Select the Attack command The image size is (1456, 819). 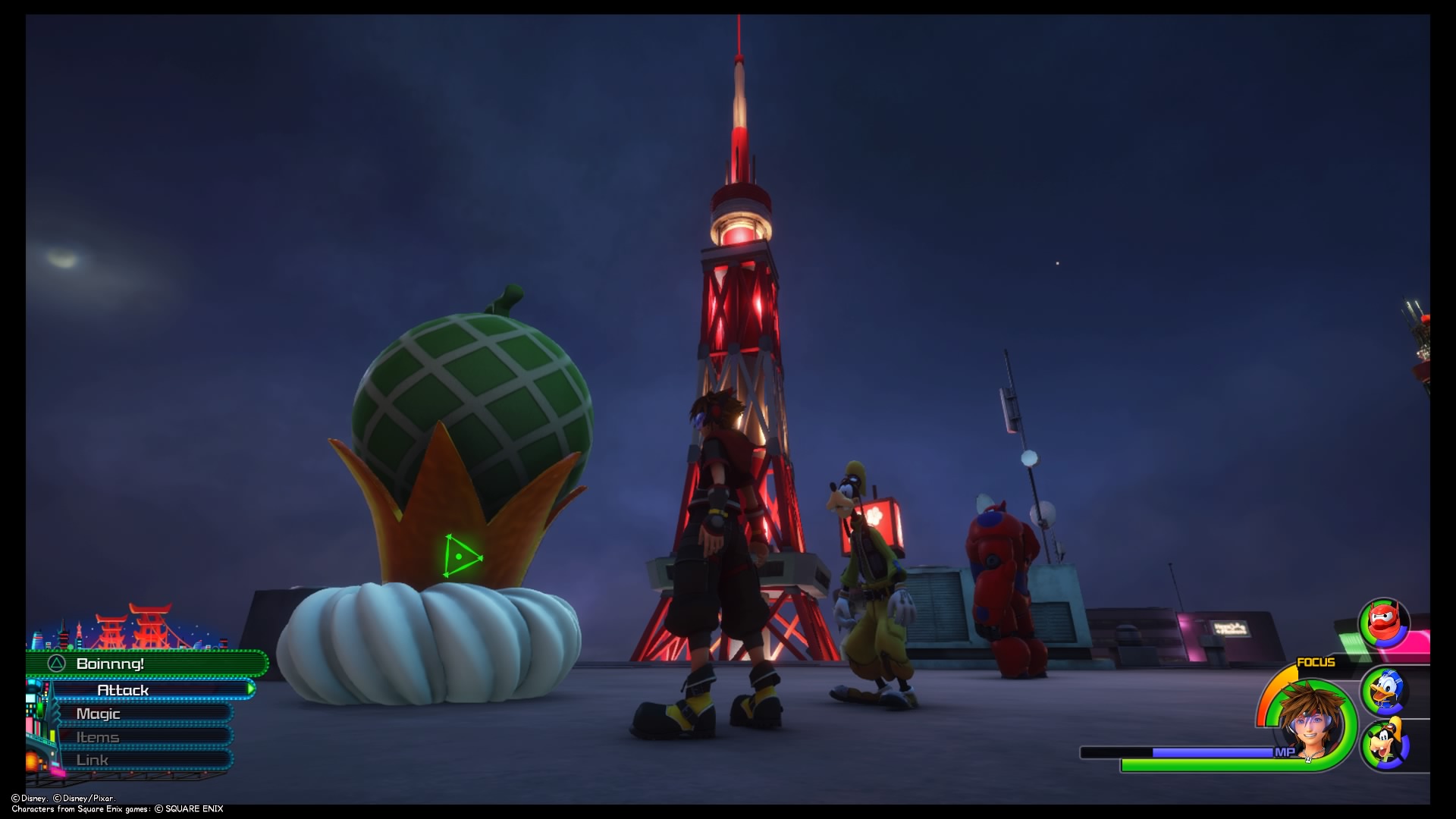tap(124, 690)
